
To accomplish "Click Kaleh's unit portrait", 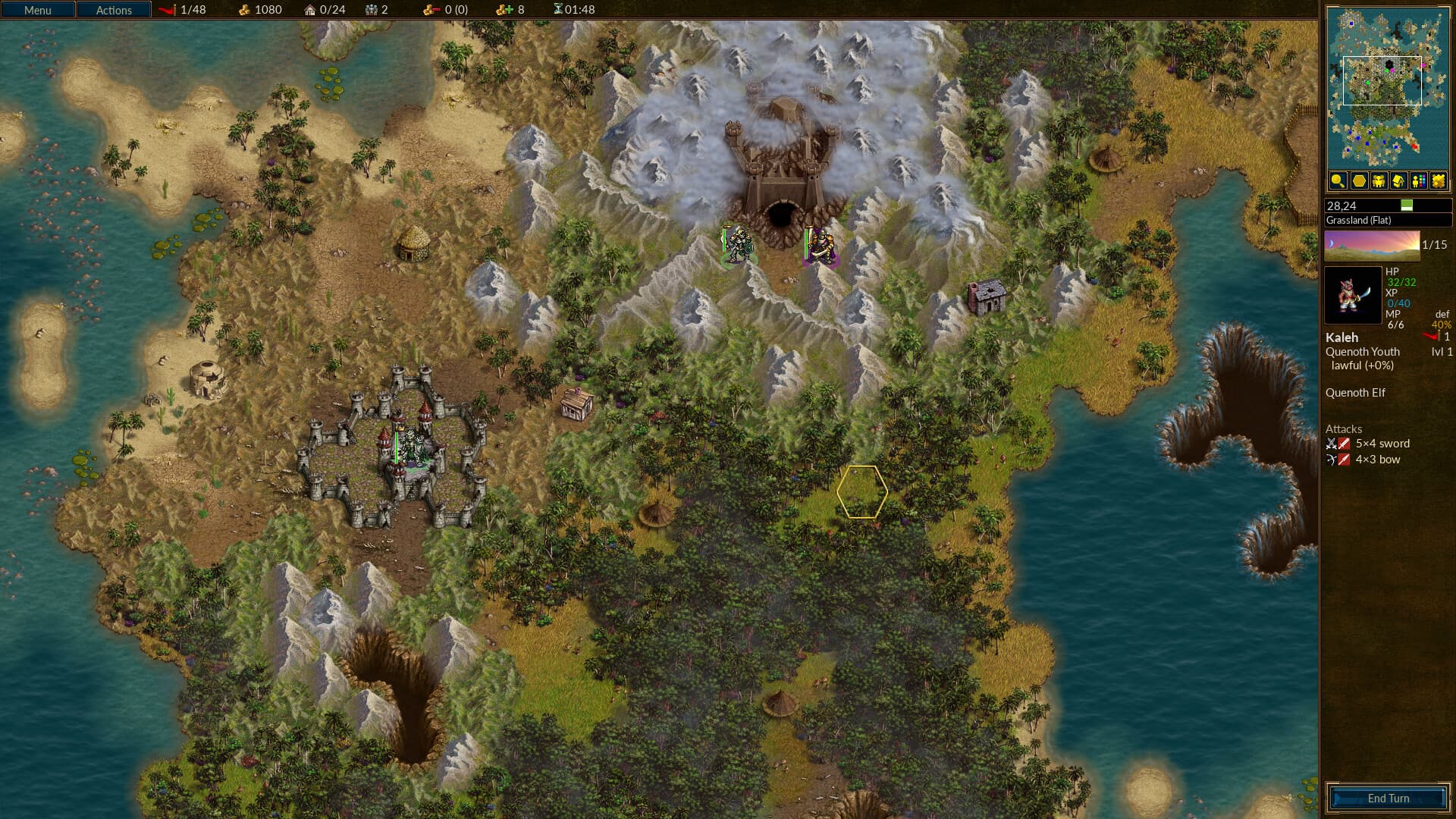I will coord(1352,296).
